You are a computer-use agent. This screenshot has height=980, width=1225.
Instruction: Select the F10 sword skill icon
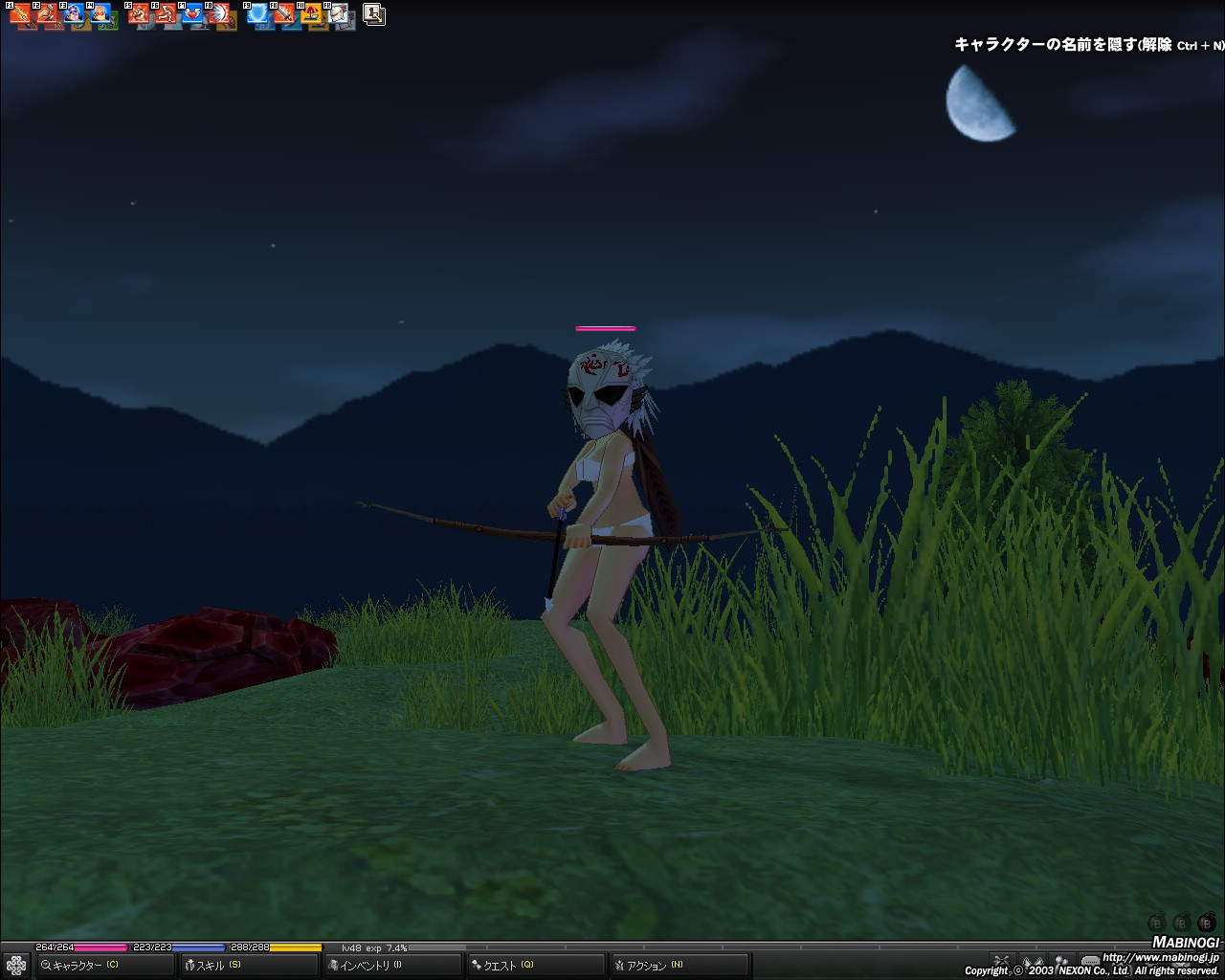click(x=285, y=14)
